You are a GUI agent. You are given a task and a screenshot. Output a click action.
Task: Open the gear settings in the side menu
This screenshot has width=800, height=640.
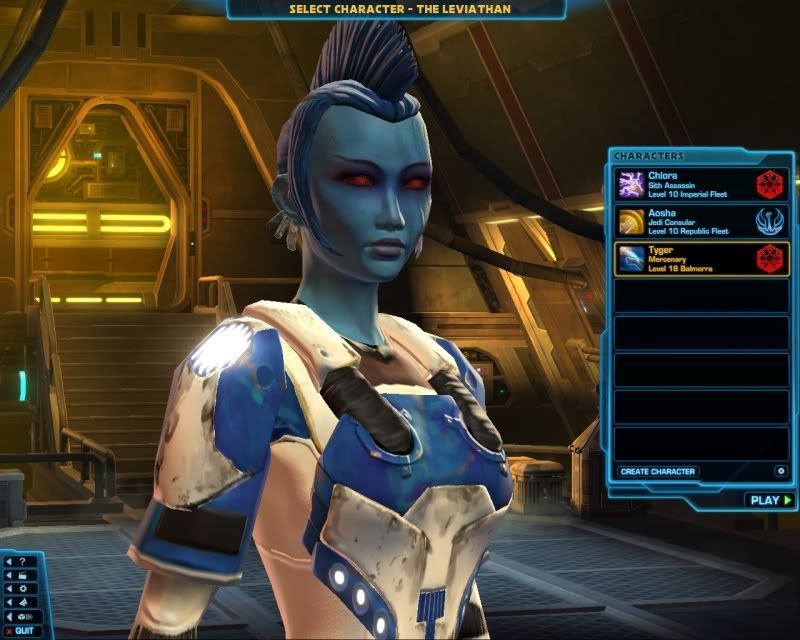tap(21, 589)
